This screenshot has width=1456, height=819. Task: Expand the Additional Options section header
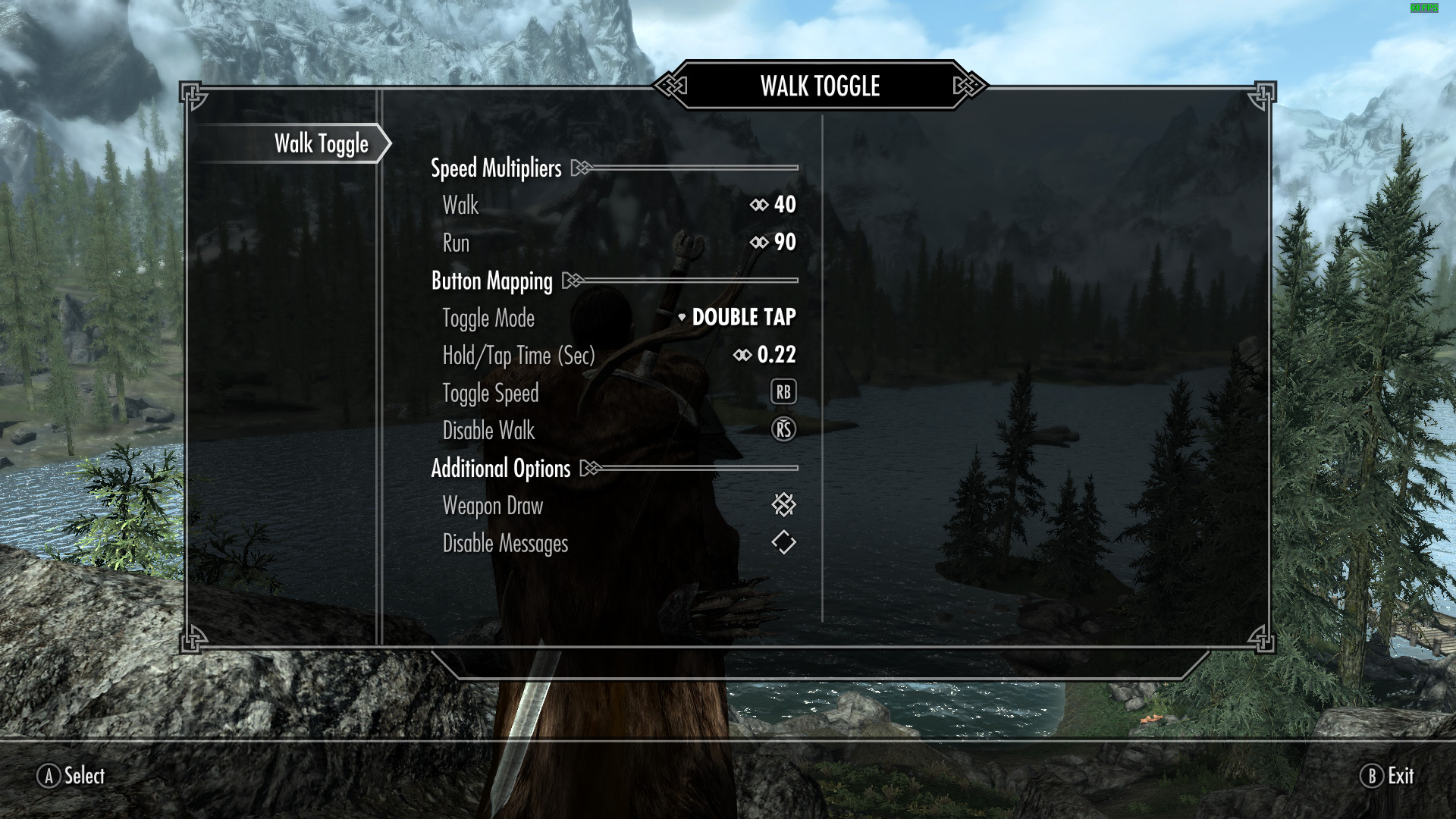[500, 468]
